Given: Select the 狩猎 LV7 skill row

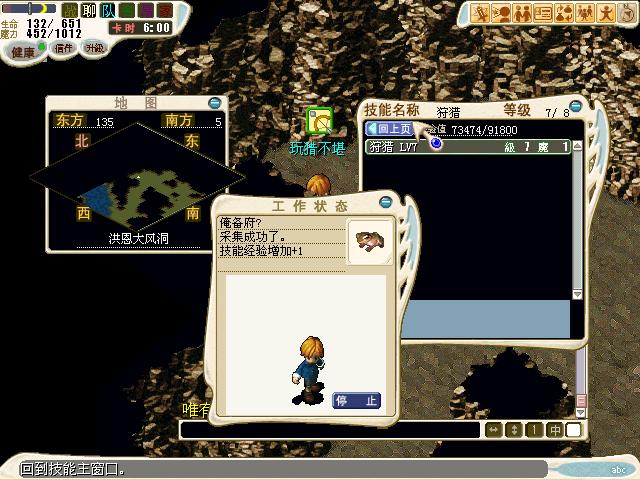Looking at the screenshot, I should pyautogui.click(x=468, y=147).
